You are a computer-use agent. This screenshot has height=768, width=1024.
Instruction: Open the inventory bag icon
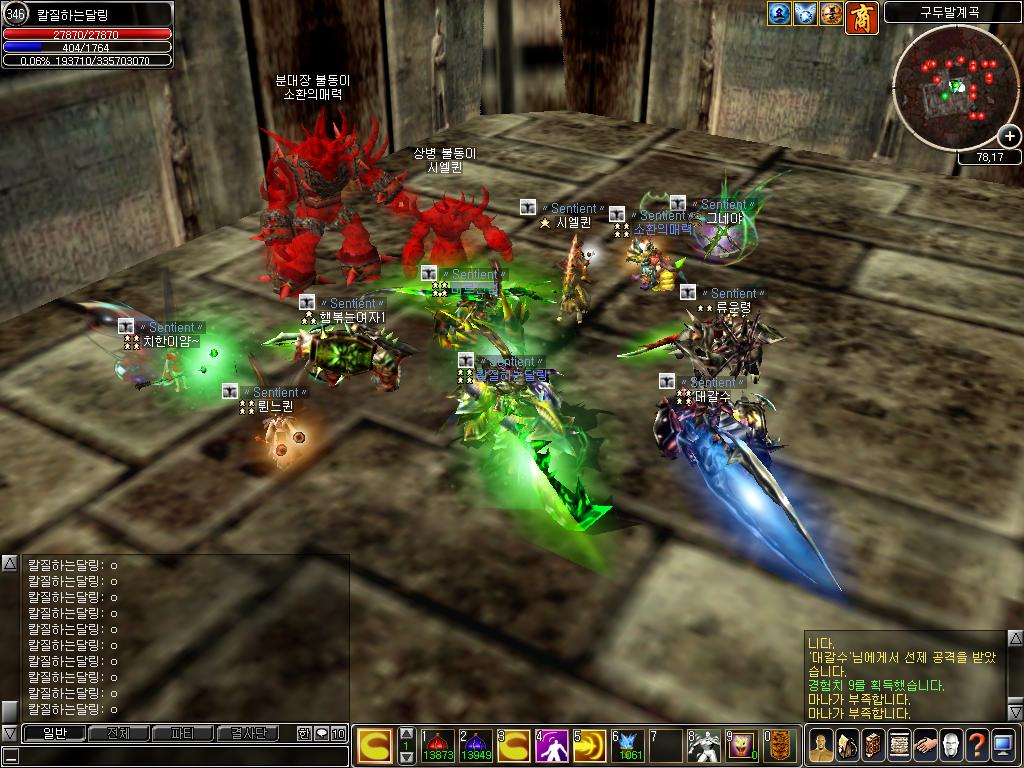click(x=846, y=745)
